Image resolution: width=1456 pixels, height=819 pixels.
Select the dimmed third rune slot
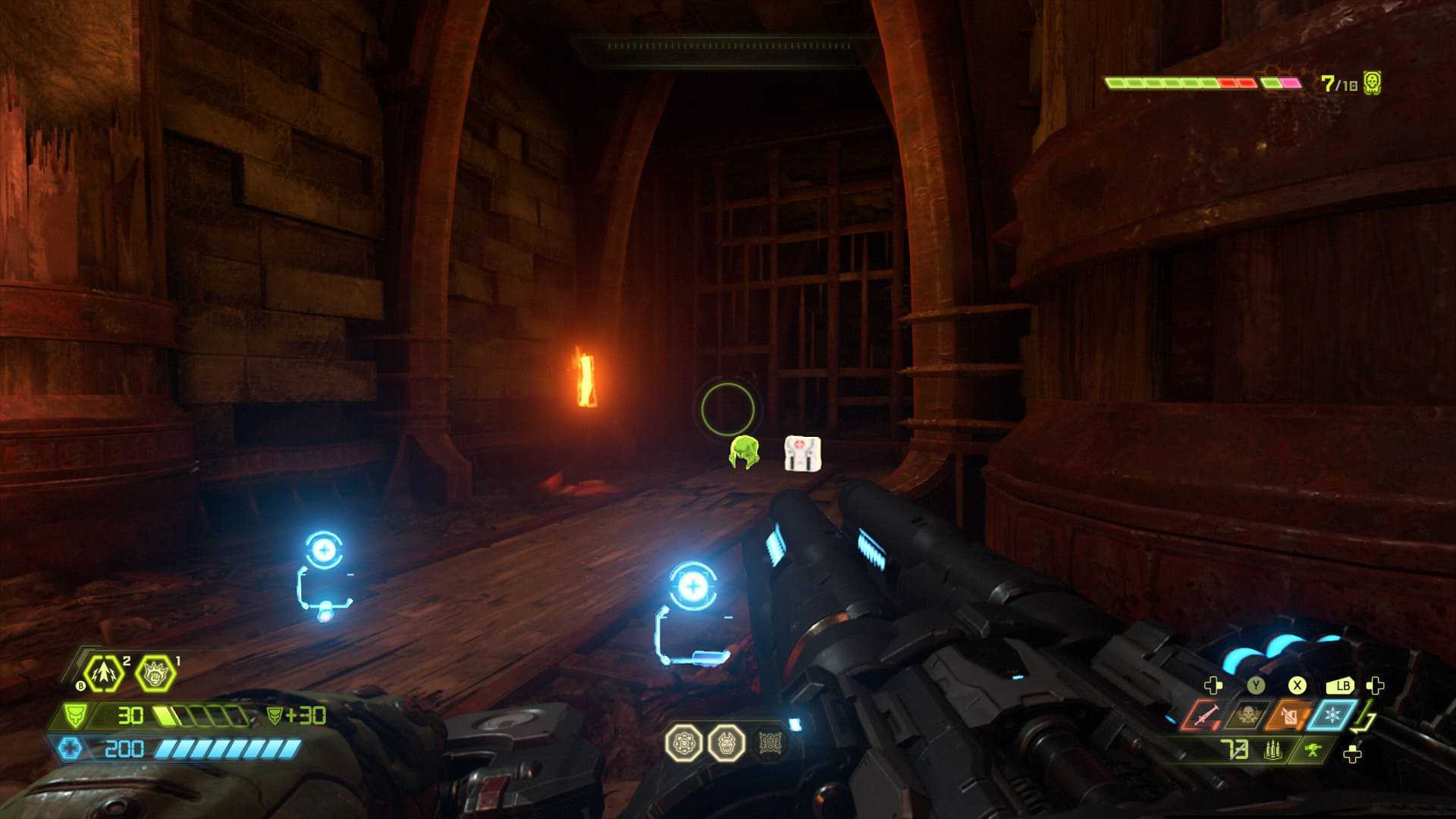(x=770, y=743)
